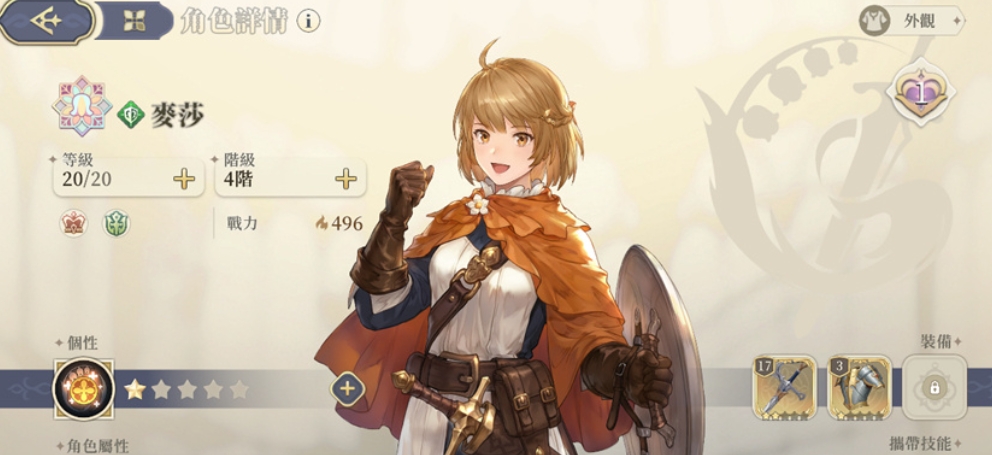Tap the character class emblem portrait

pos(84,106)
